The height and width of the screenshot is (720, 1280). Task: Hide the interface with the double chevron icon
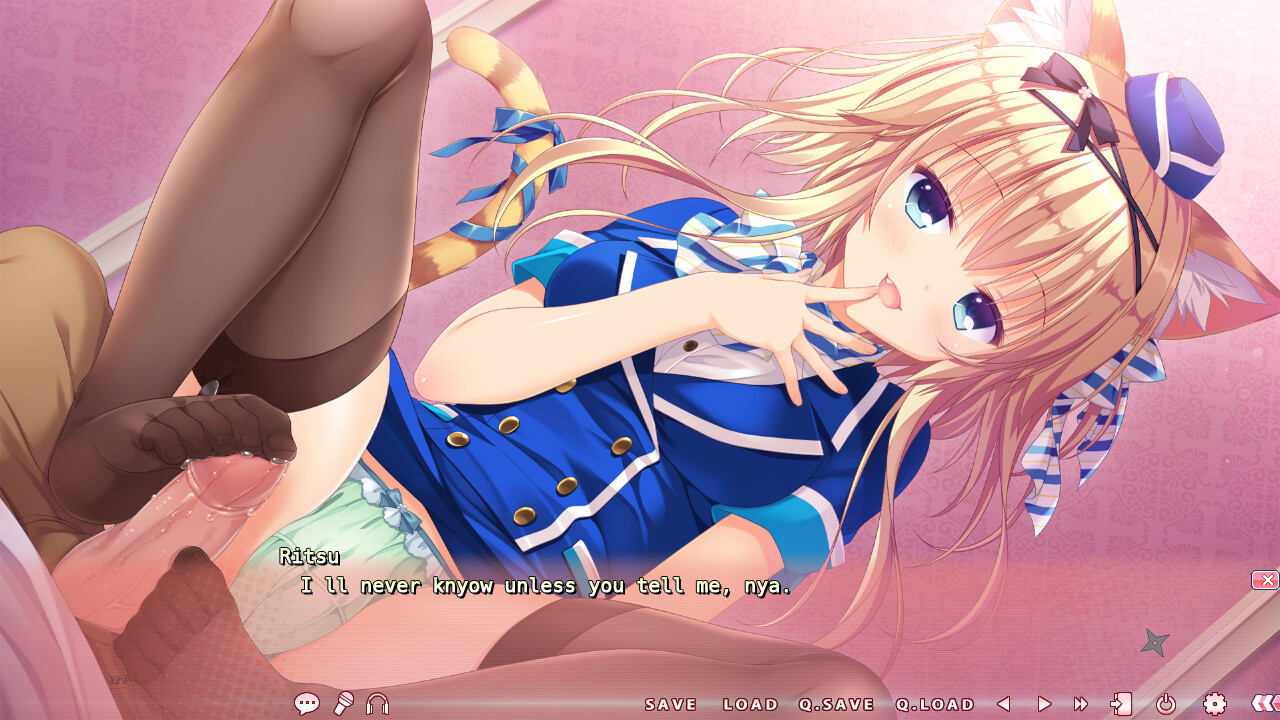pos(1266,704)
